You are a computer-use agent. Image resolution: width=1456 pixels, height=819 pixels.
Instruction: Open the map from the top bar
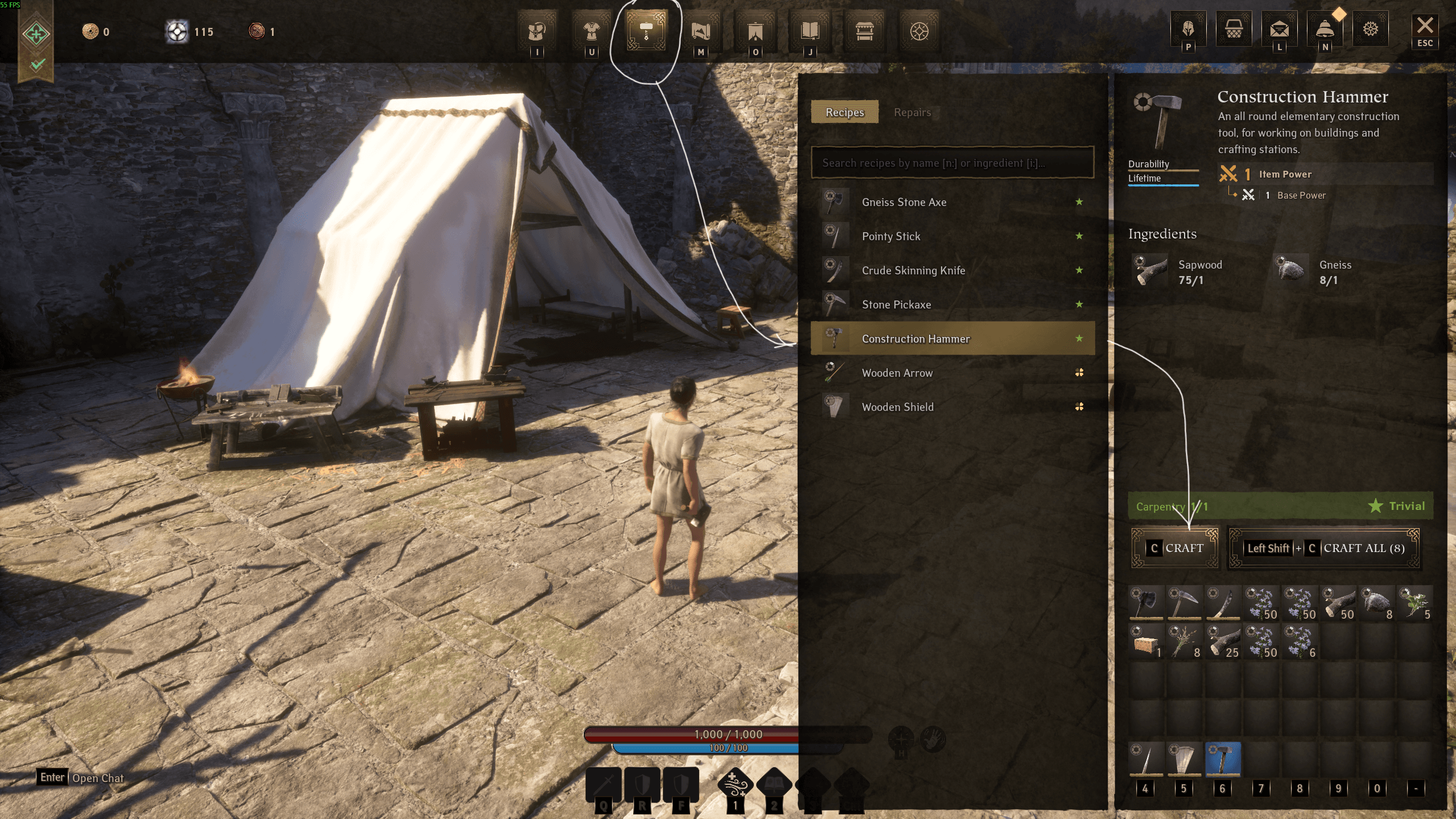pos(700,31)
